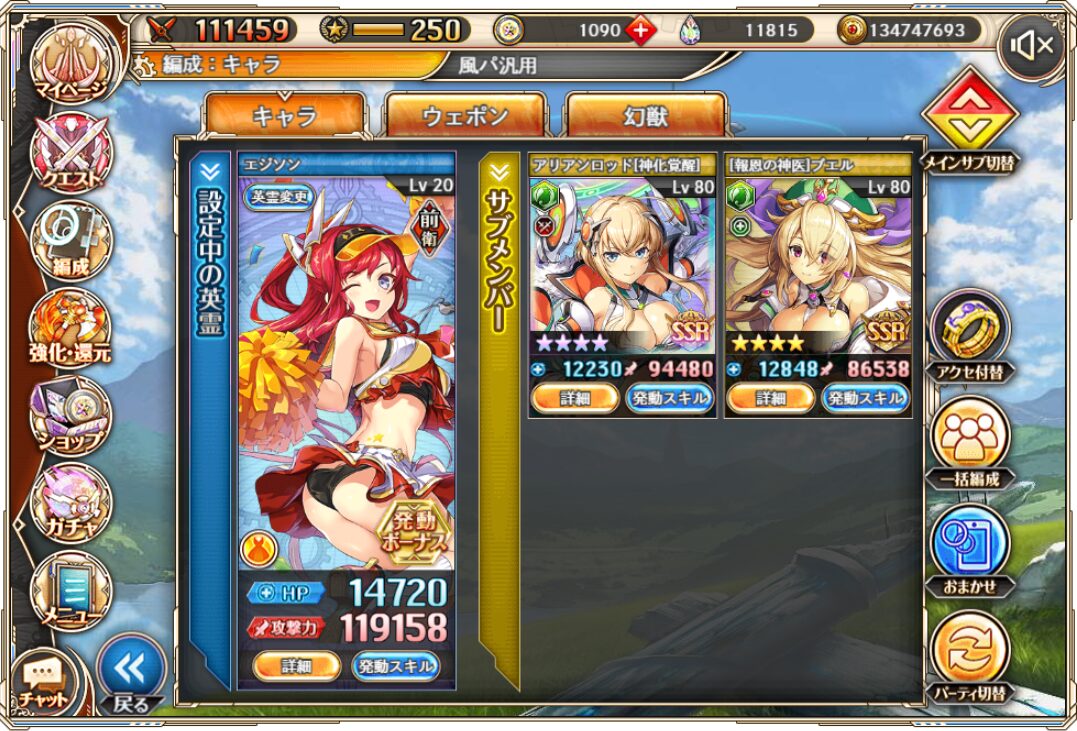1077x731 pixels.
Task: Go back with the 戻る button
Action: [131, 672]
